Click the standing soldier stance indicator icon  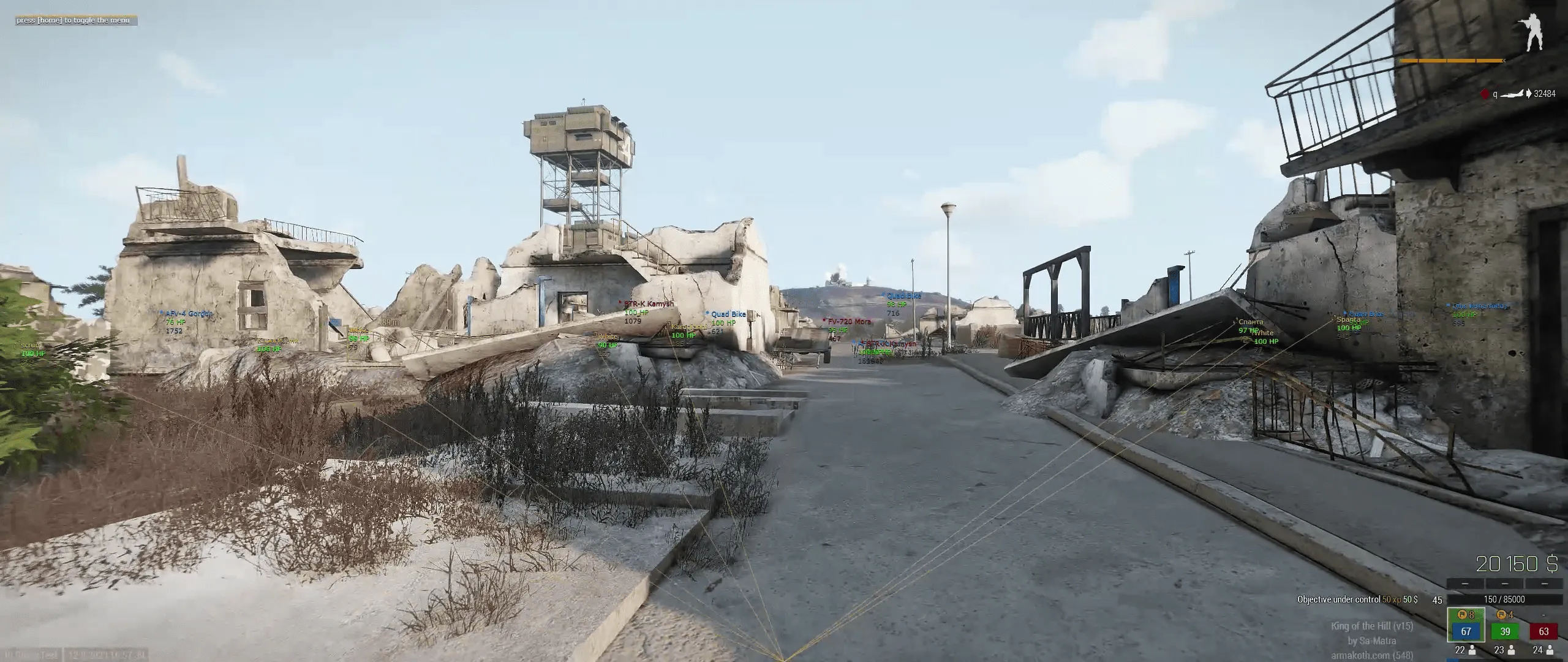point(1534,31)
